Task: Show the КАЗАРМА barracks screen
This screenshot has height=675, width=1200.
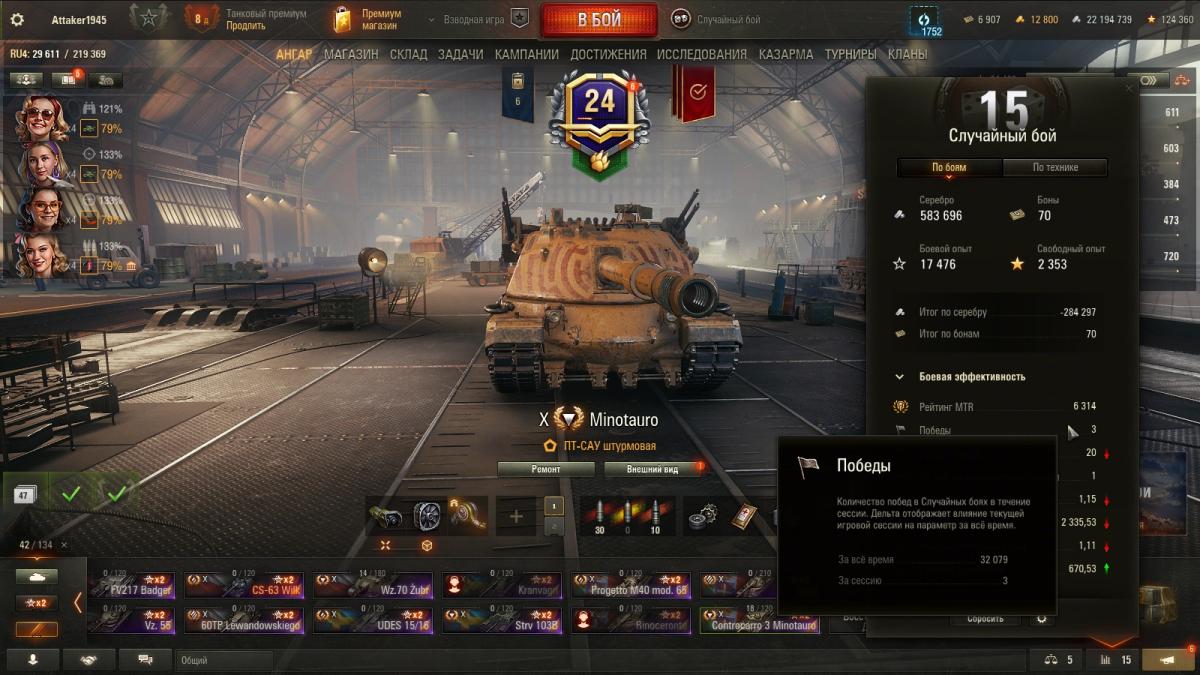Action: [x=786, y=54]
